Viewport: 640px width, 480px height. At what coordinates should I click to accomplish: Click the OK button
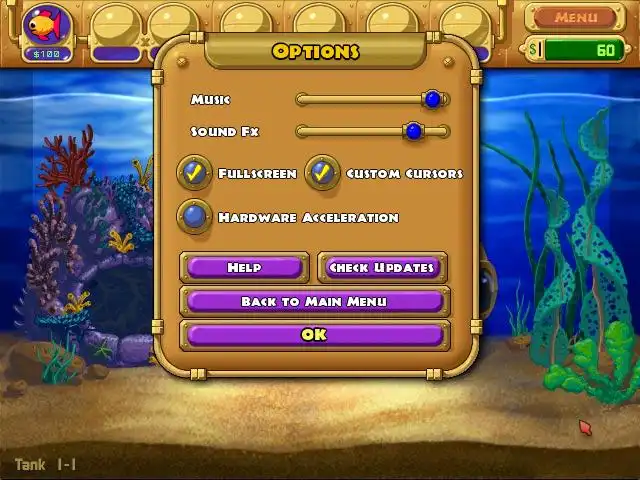314,335
